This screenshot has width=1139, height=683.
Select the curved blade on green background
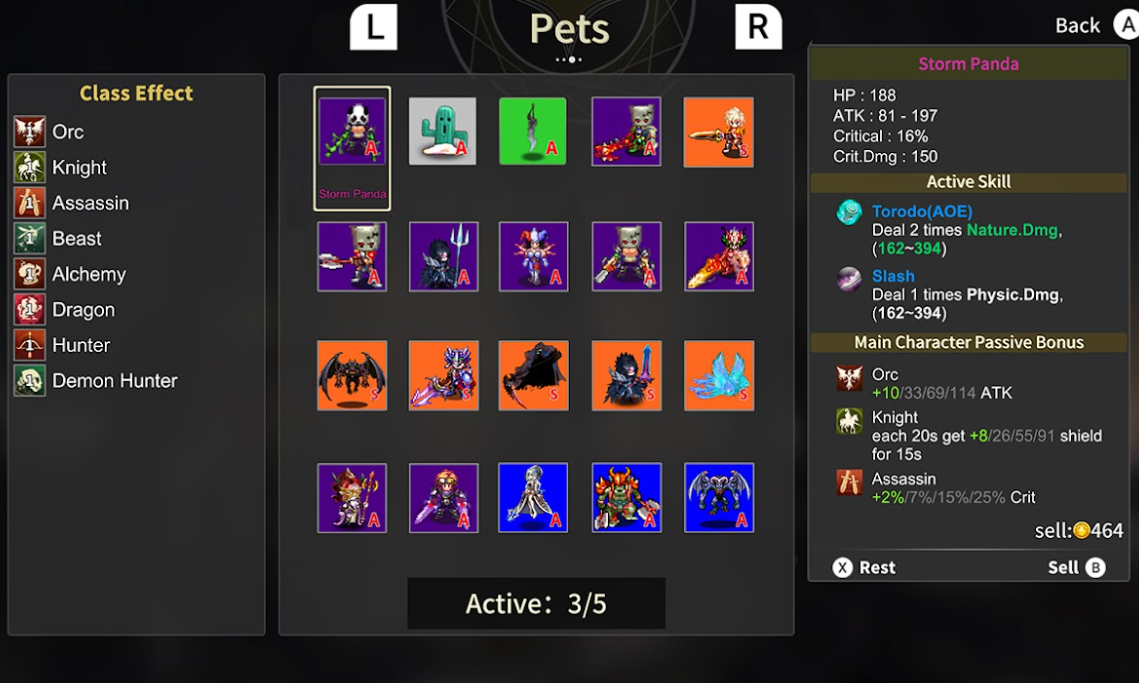pos(533,131)
